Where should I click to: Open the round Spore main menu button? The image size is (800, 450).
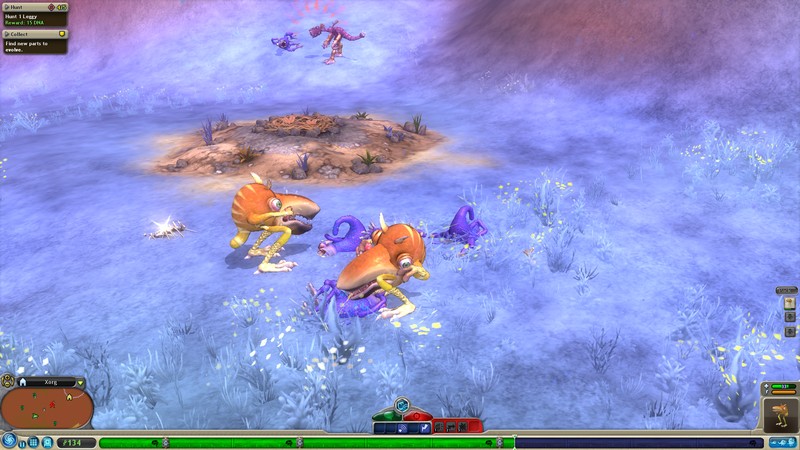(x=9, y=440)
